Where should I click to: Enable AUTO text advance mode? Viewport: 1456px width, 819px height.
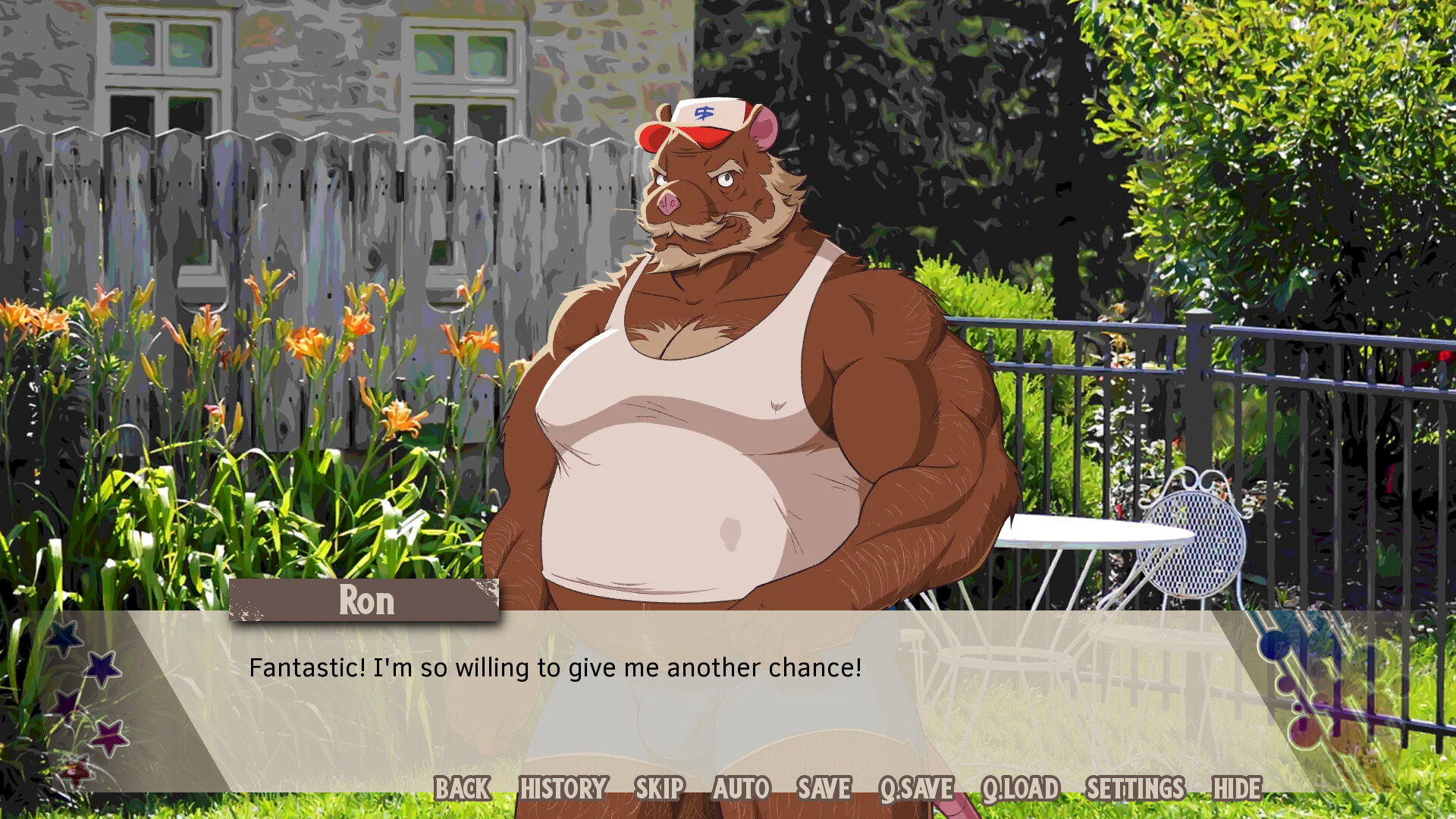(742, 789)
